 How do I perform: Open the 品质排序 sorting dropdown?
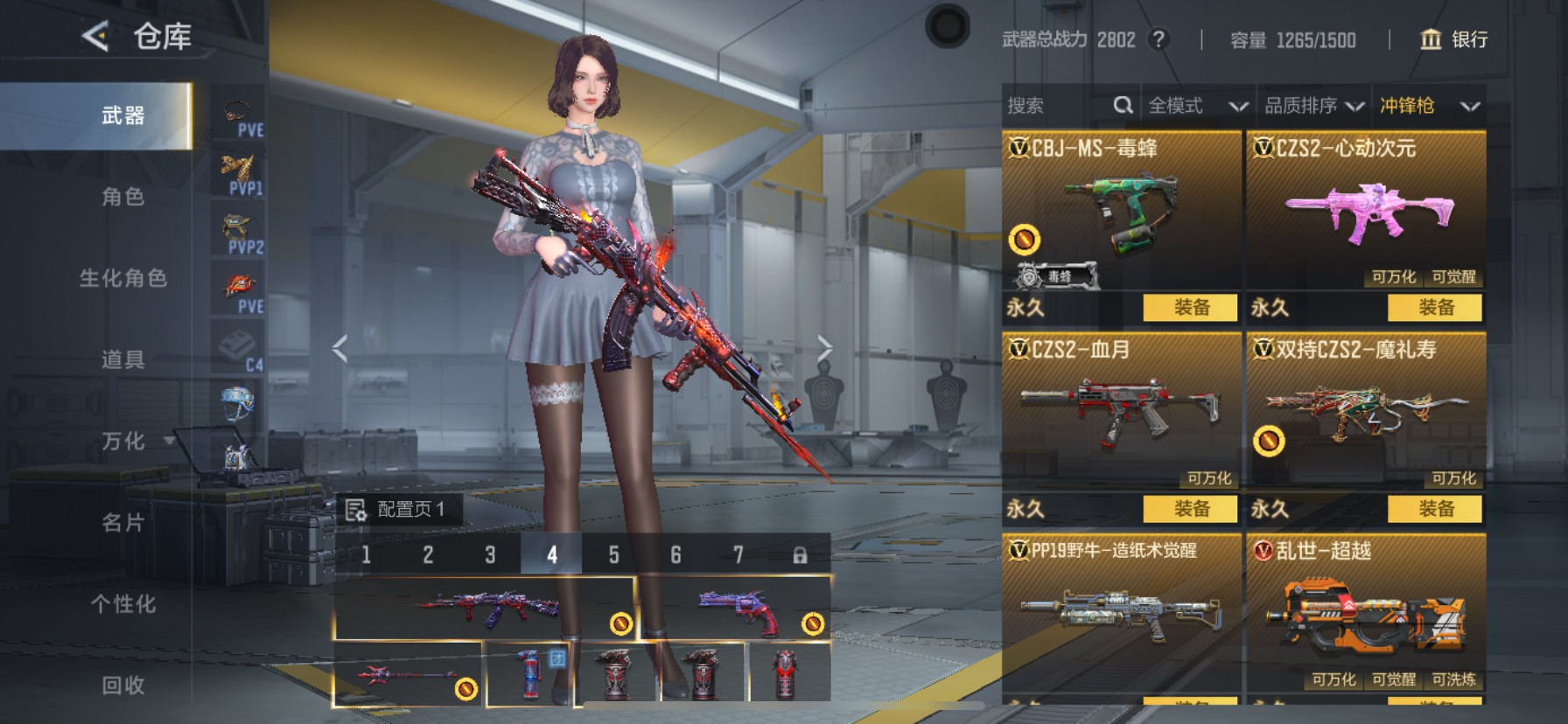click(1313, 106)
